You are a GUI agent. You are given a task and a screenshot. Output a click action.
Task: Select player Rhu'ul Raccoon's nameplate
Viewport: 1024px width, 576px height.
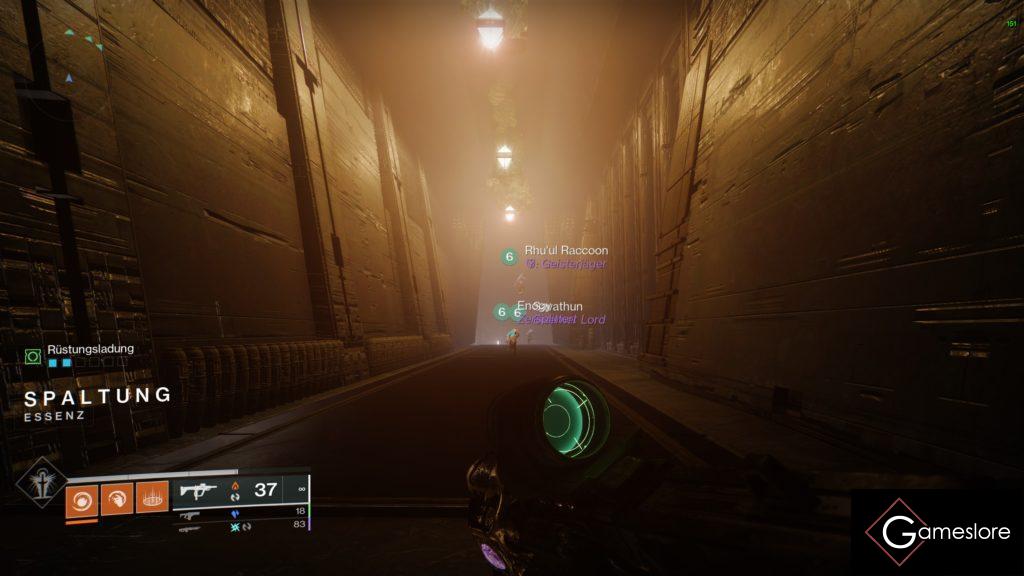tap(566, 251)
